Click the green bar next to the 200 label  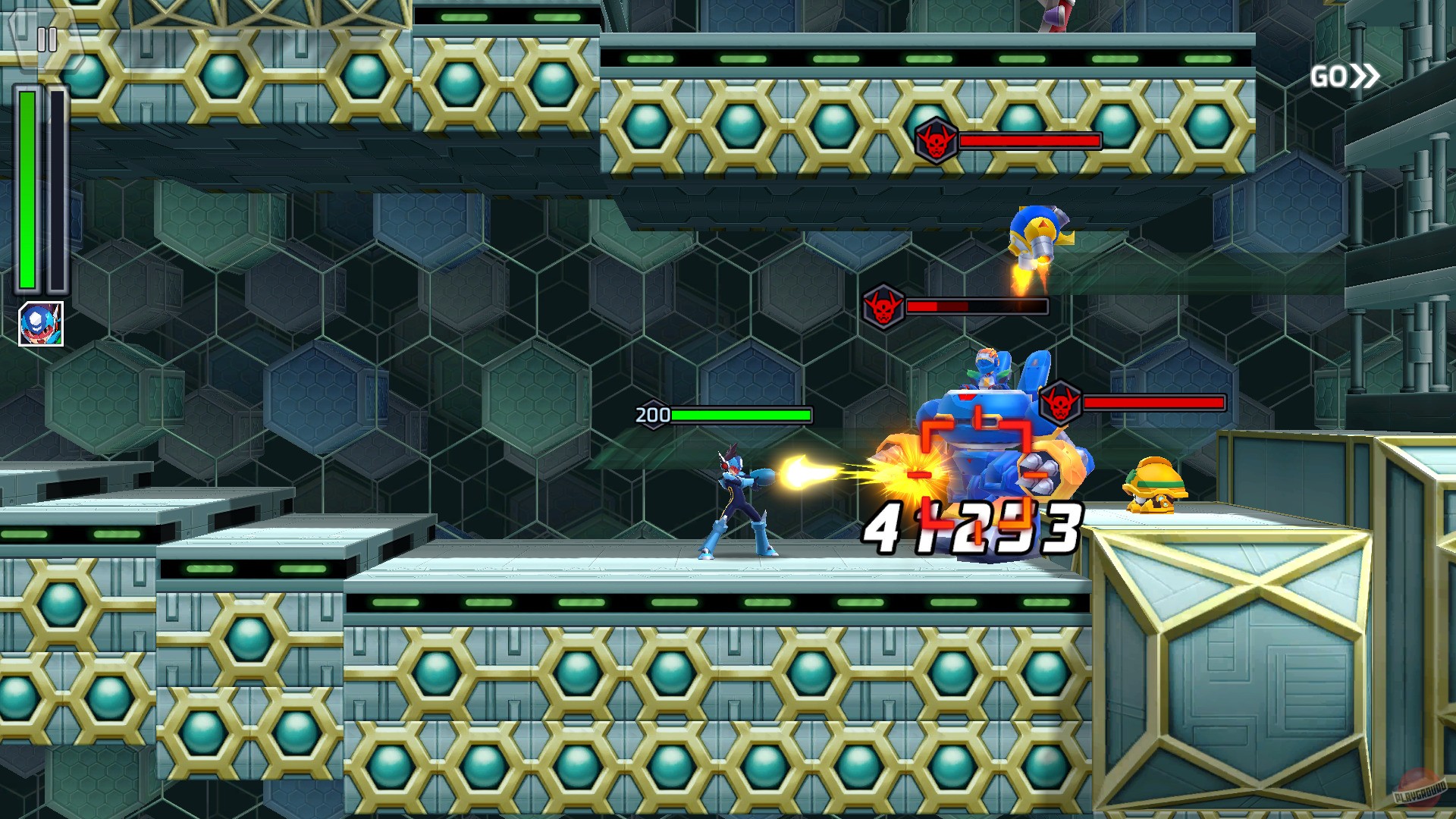tap(739, 416)
